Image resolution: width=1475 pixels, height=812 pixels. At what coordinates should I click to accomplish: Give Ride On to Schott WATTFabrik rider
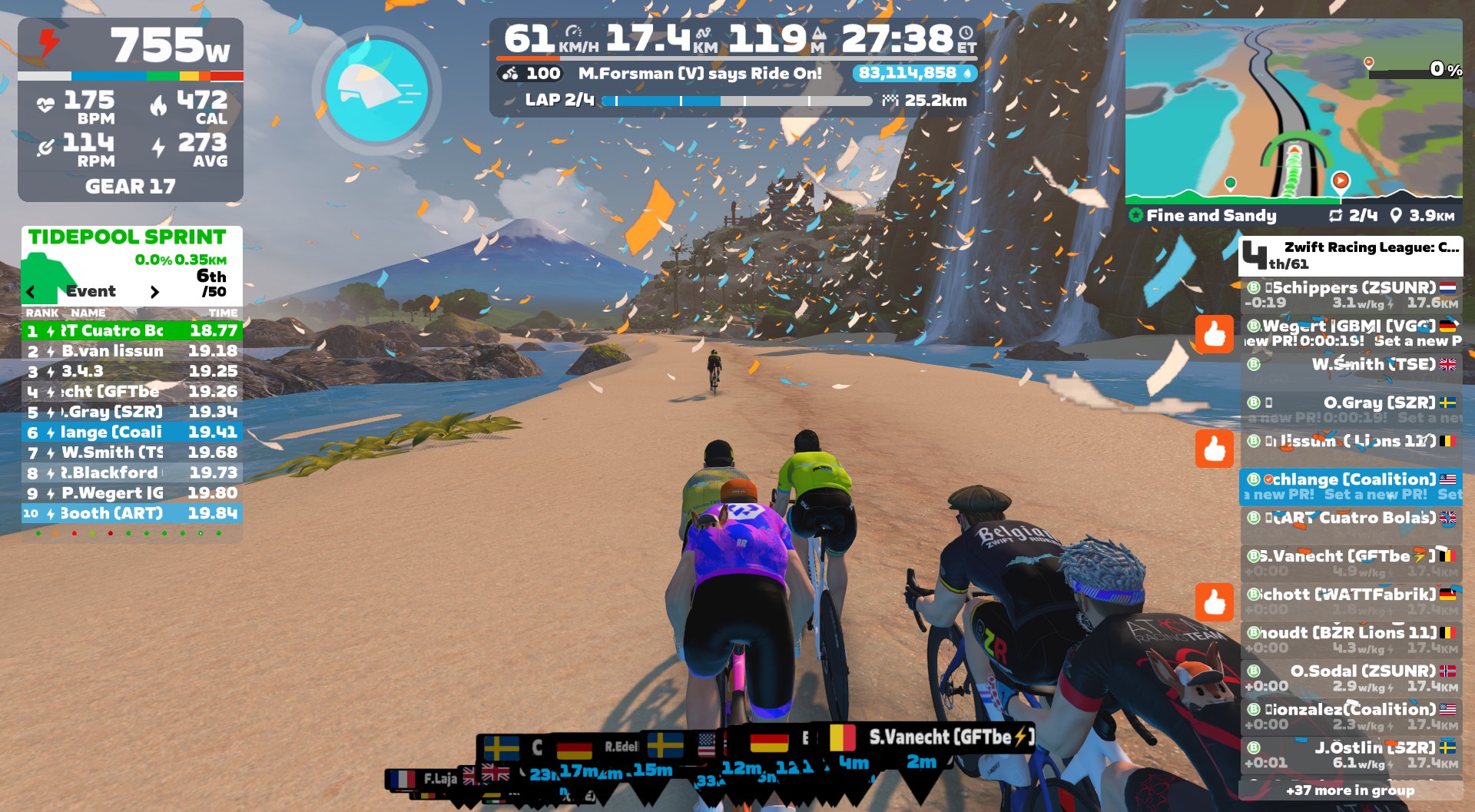point(1214,602)
